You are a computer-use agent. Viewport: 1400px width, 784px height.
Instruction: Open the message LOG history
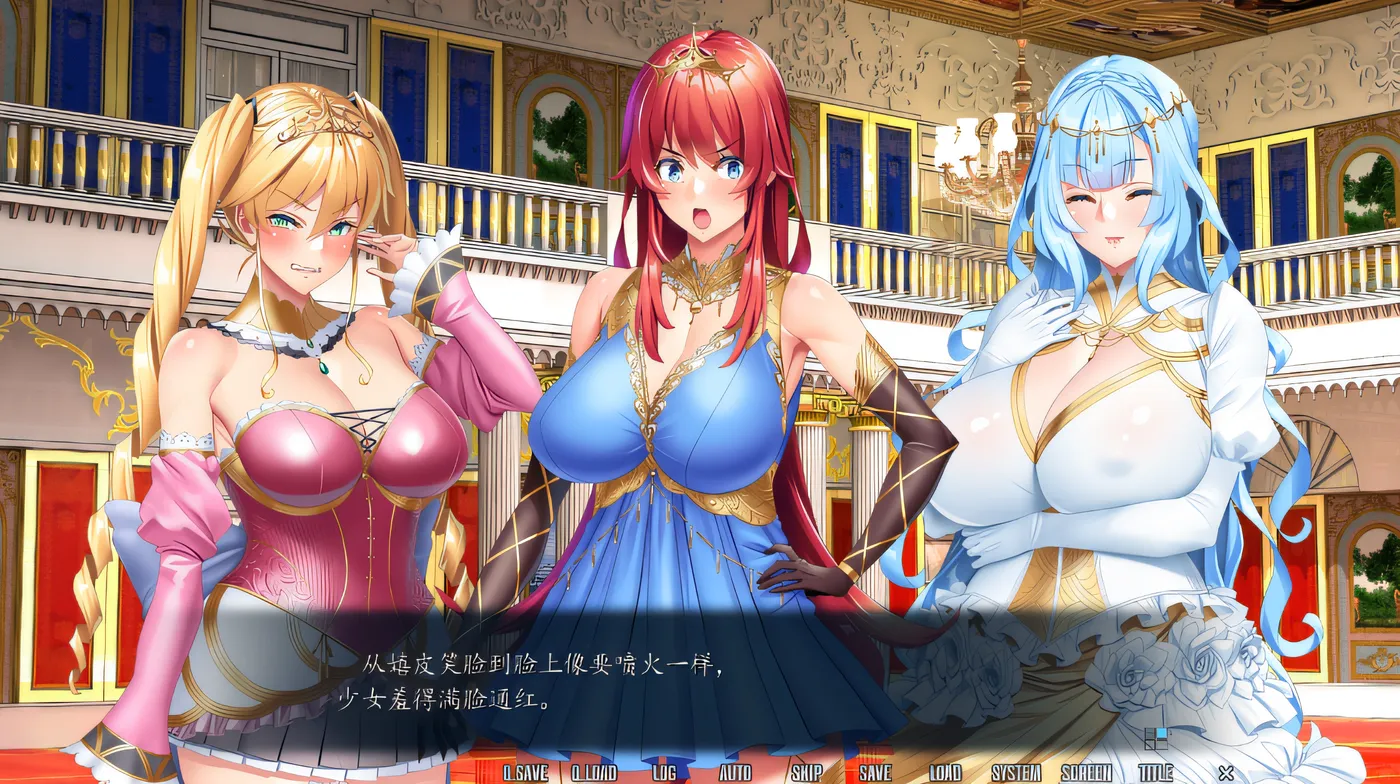664,771
